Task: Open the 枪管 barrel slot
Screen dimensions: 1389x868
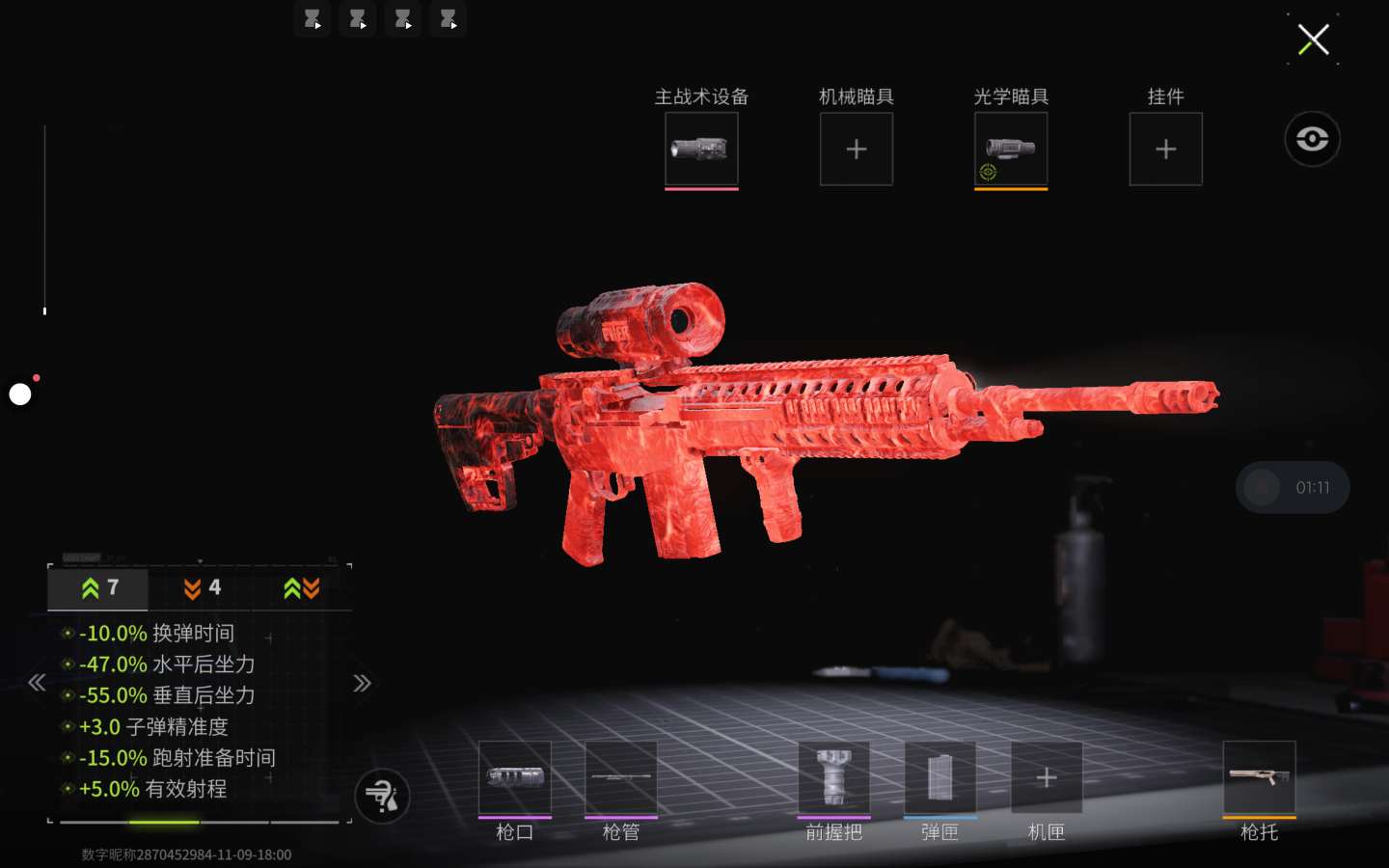Action: pos(621,777)
